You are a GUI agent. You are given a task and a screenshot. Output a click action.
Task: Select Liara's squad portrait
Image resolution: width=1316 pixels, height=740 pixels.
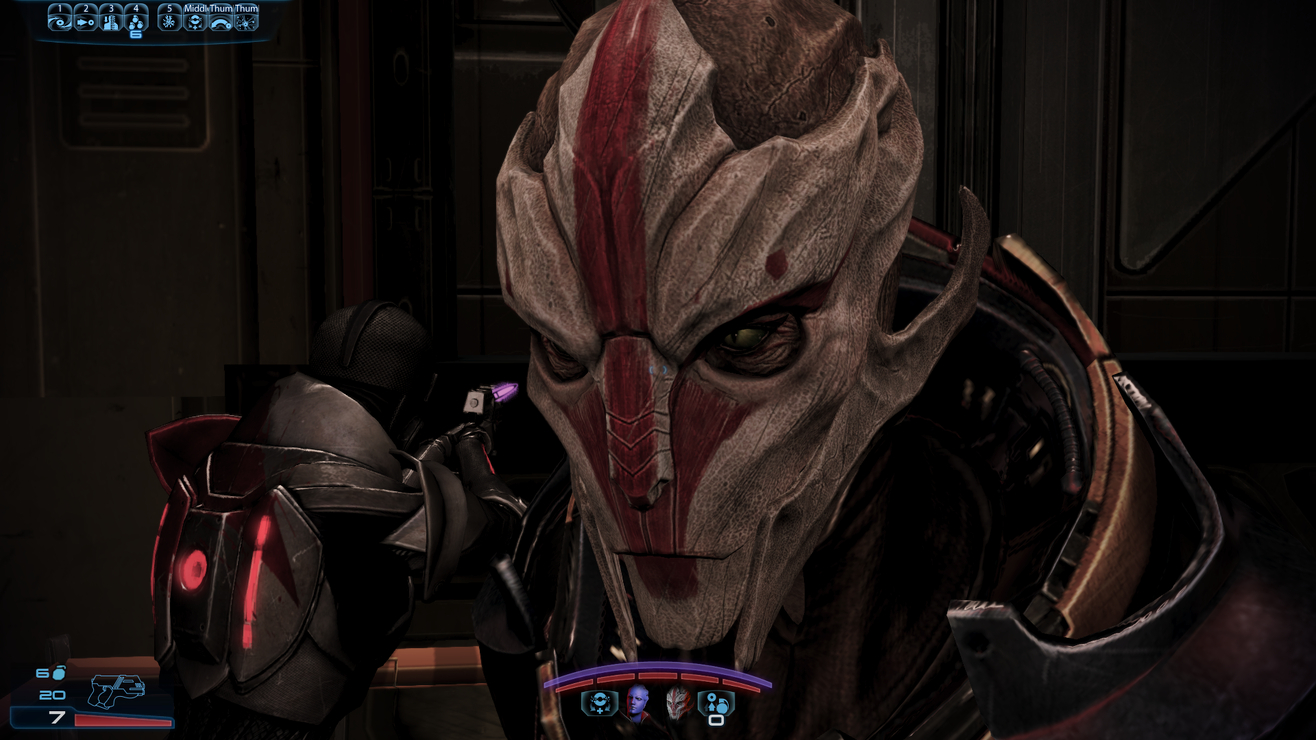(x=638, y=702)
